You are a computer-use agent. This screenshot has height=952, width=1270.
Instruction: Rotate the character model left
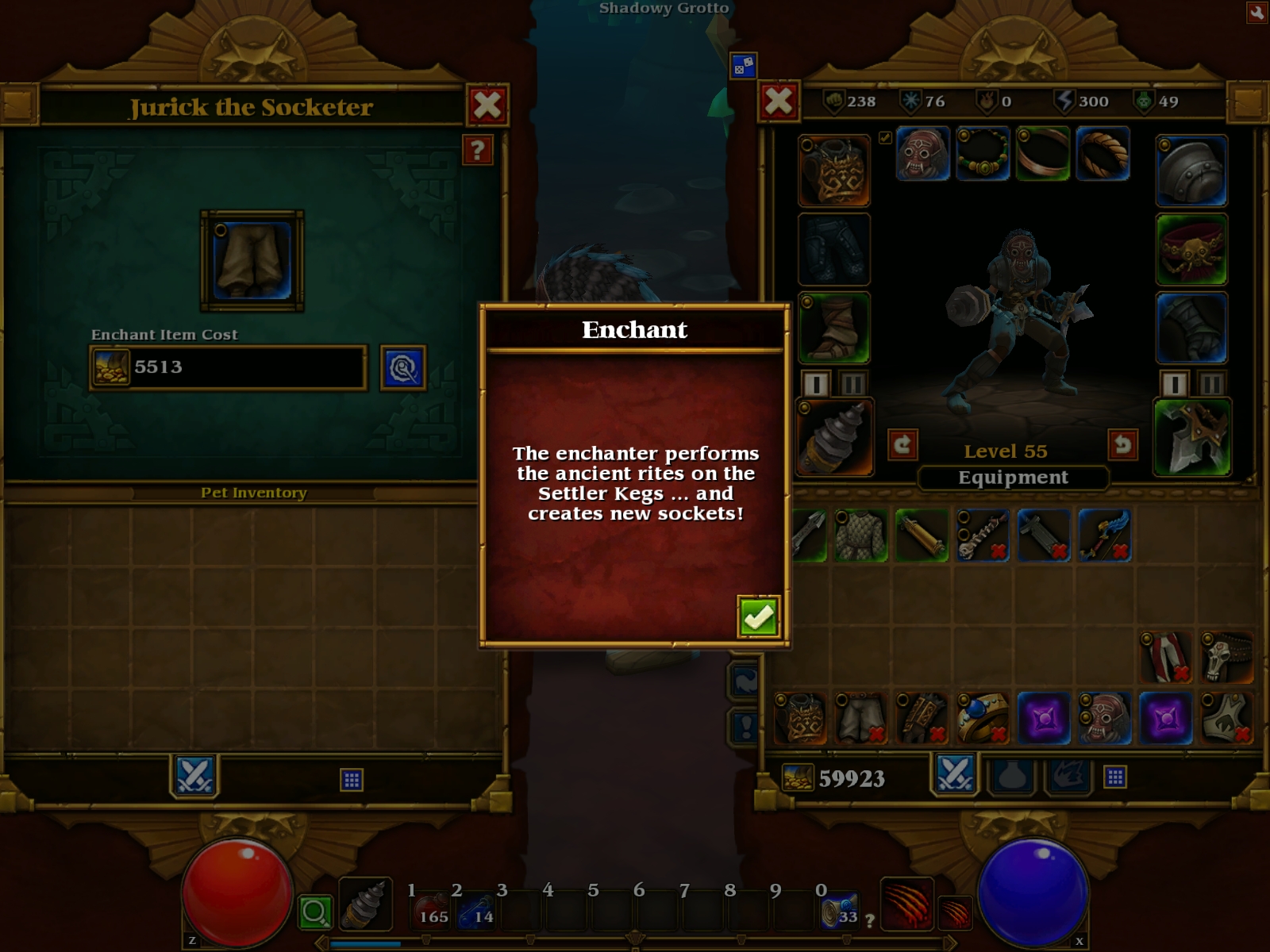[x=902, y=444]
